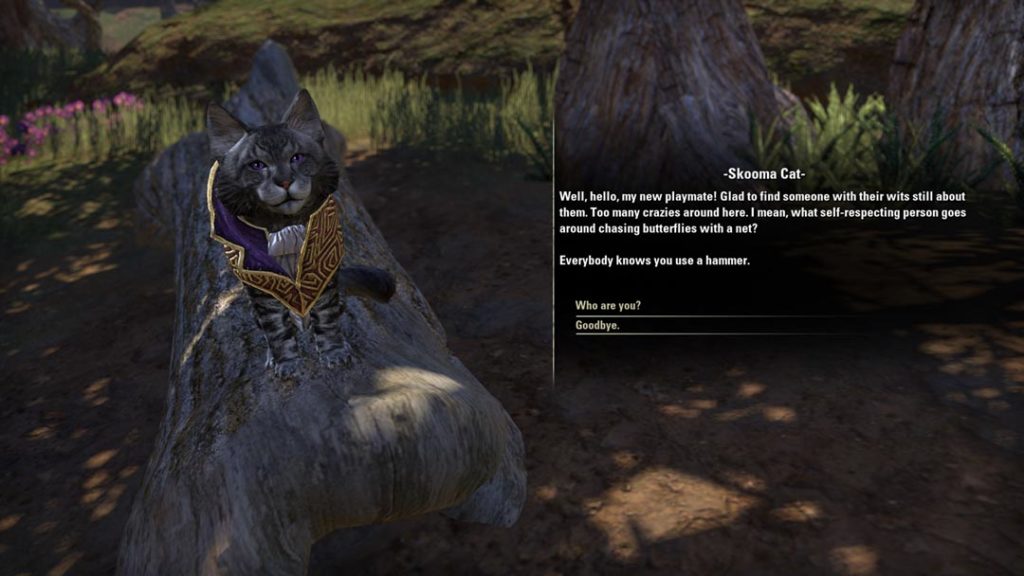Ask Skooma Cat "Who are you?"
This screenshot has width=1024, height=576.
[x=608, y=305]
